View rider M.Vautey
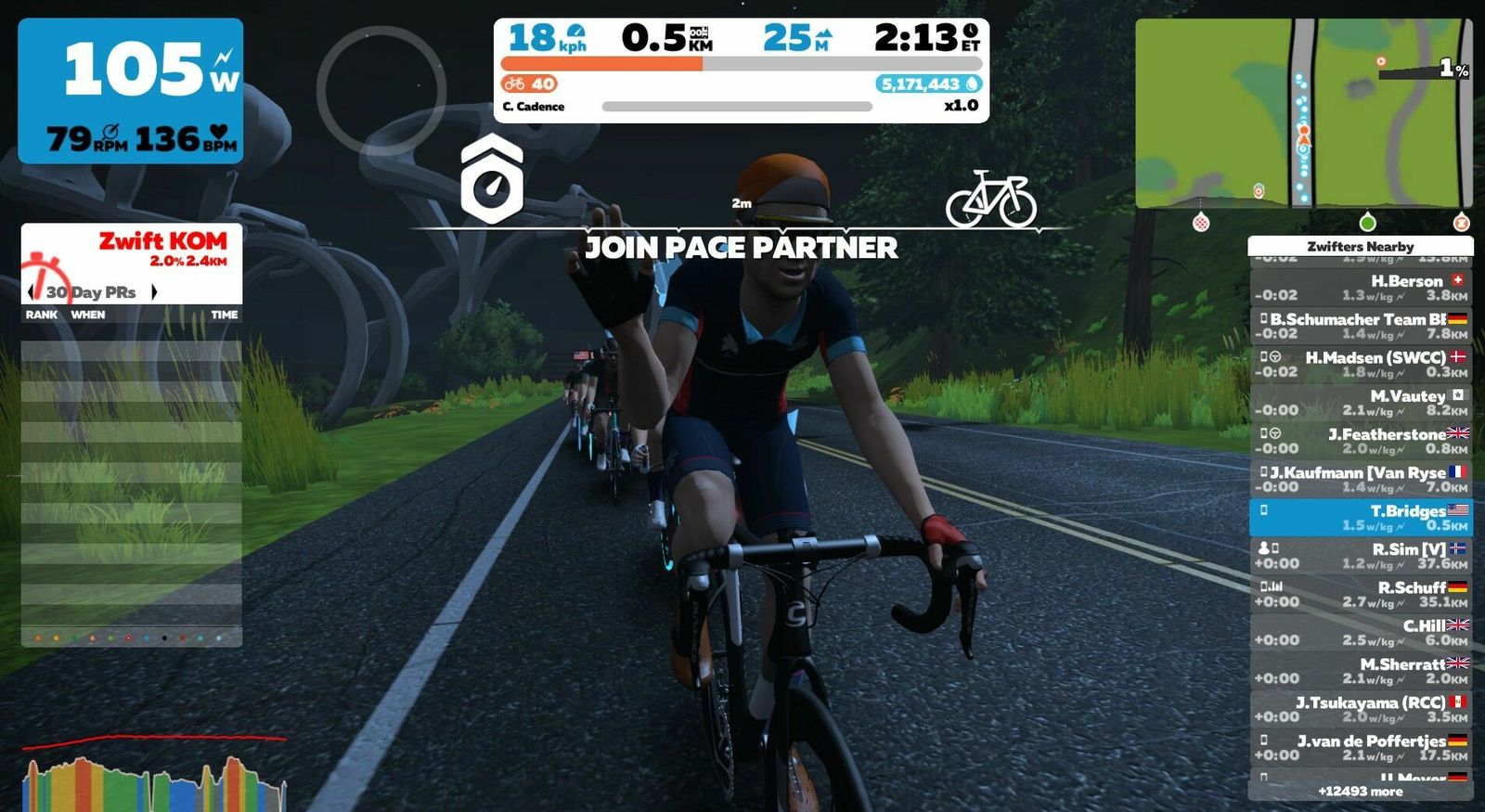1485x812 pixels. pyautogui.click(x=1361, y=403)
